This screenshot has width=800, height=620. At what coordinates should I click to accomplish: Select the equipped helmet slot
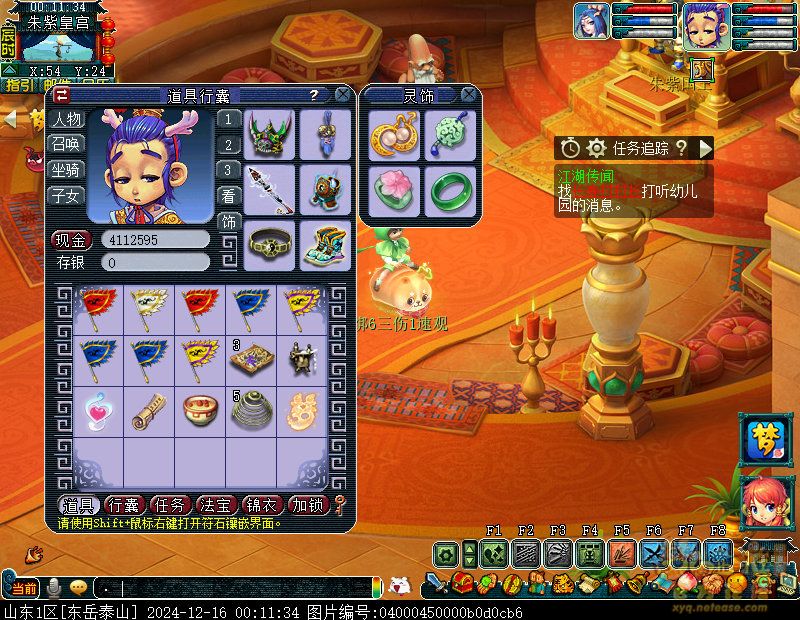pyautogui.click(x=269, y=134)
